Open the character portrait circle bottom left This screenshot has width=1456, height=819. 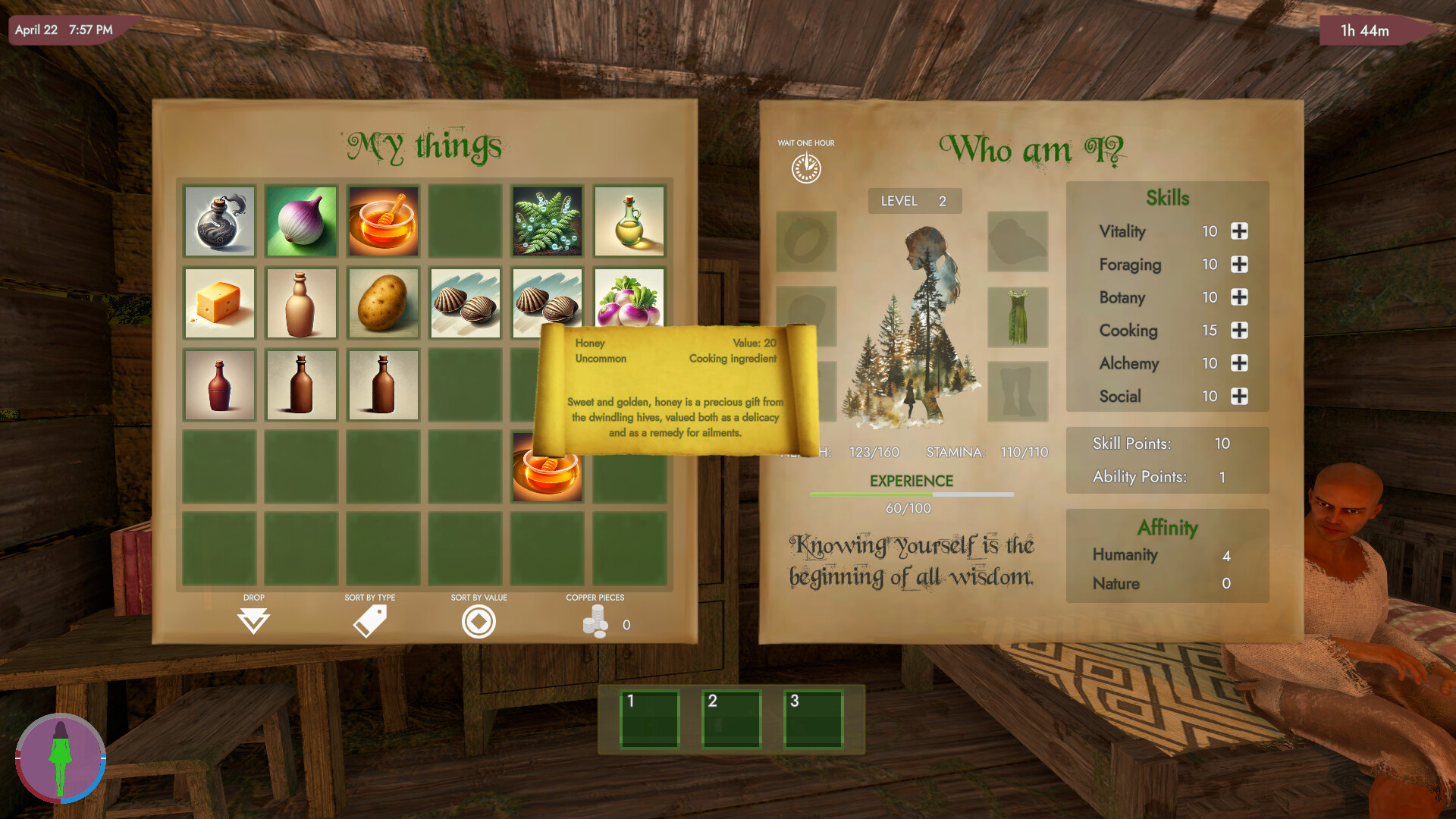(x=61, y=758)
